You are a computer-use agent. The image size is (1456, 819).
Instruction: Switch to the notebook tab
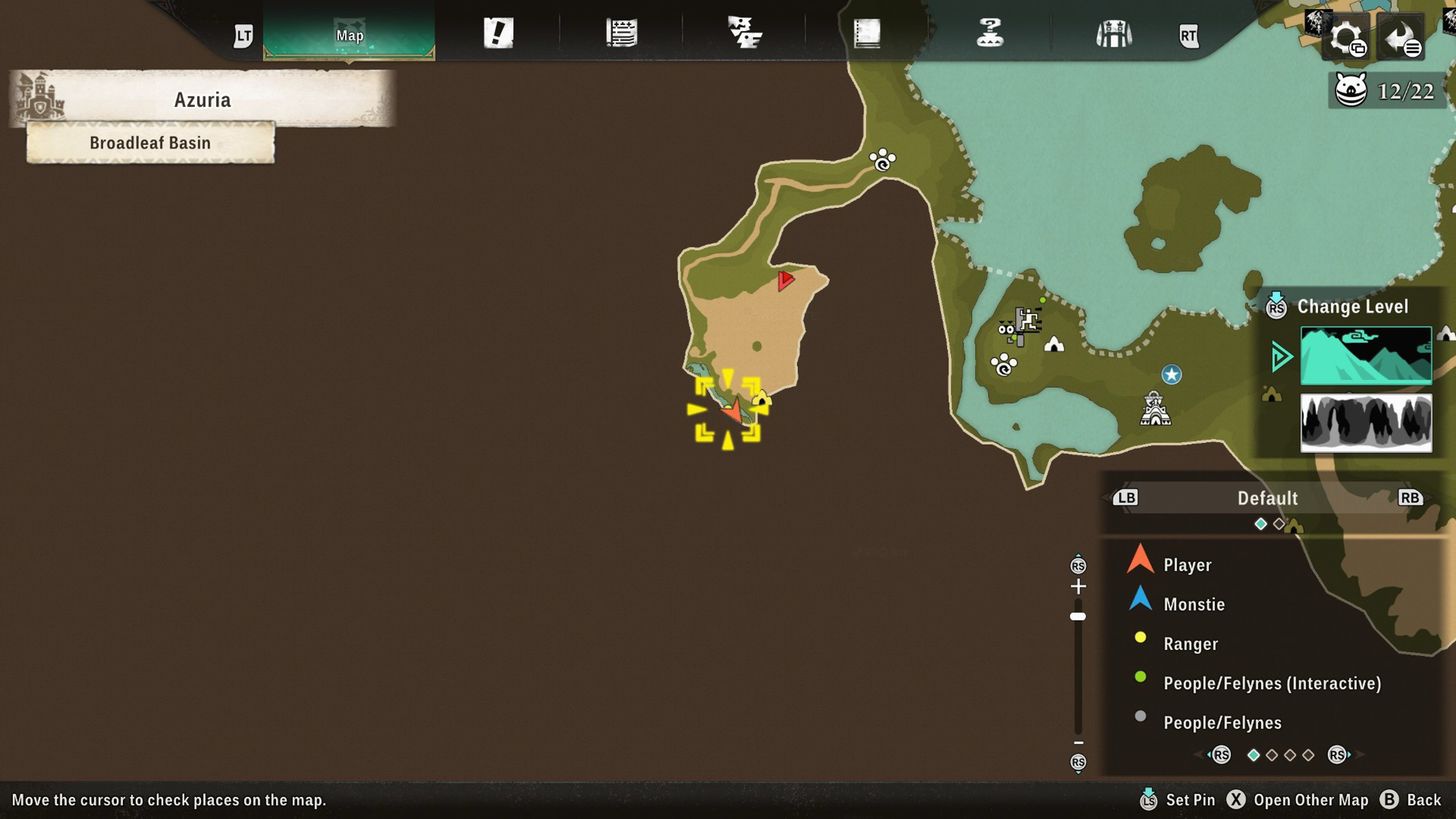867,33
